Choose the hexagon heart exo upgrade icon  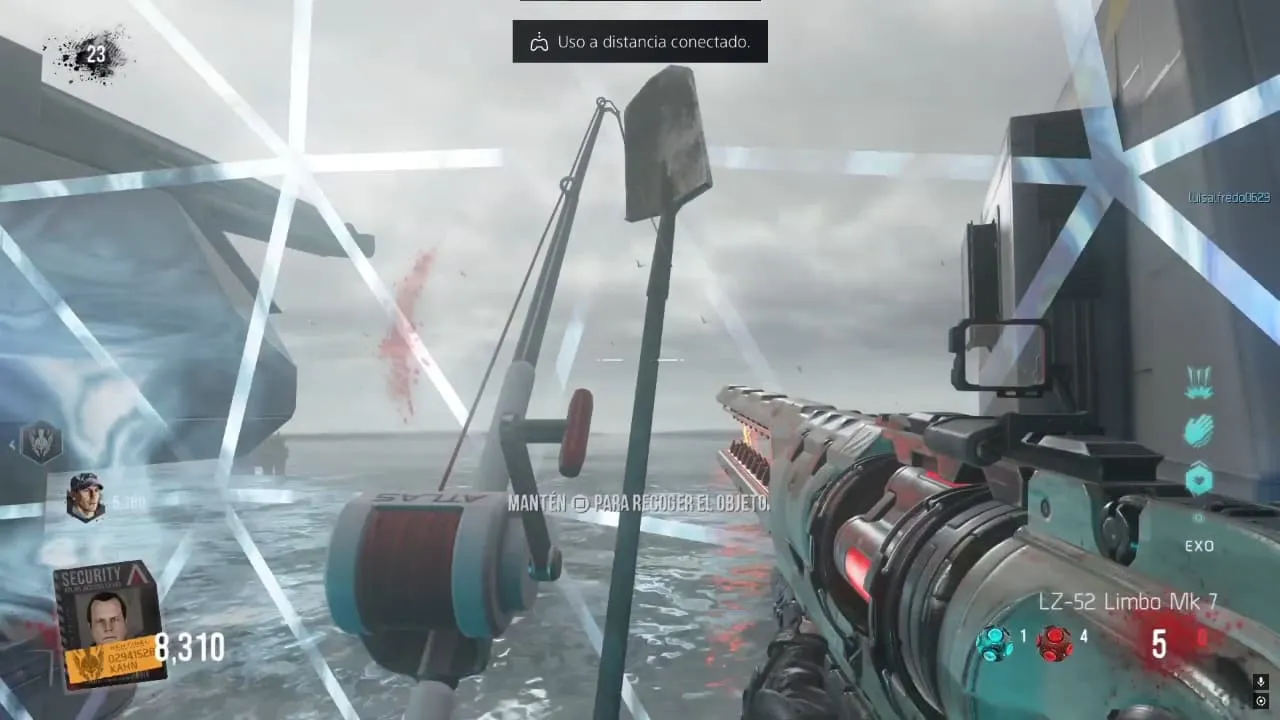(x=1199, y=479)
